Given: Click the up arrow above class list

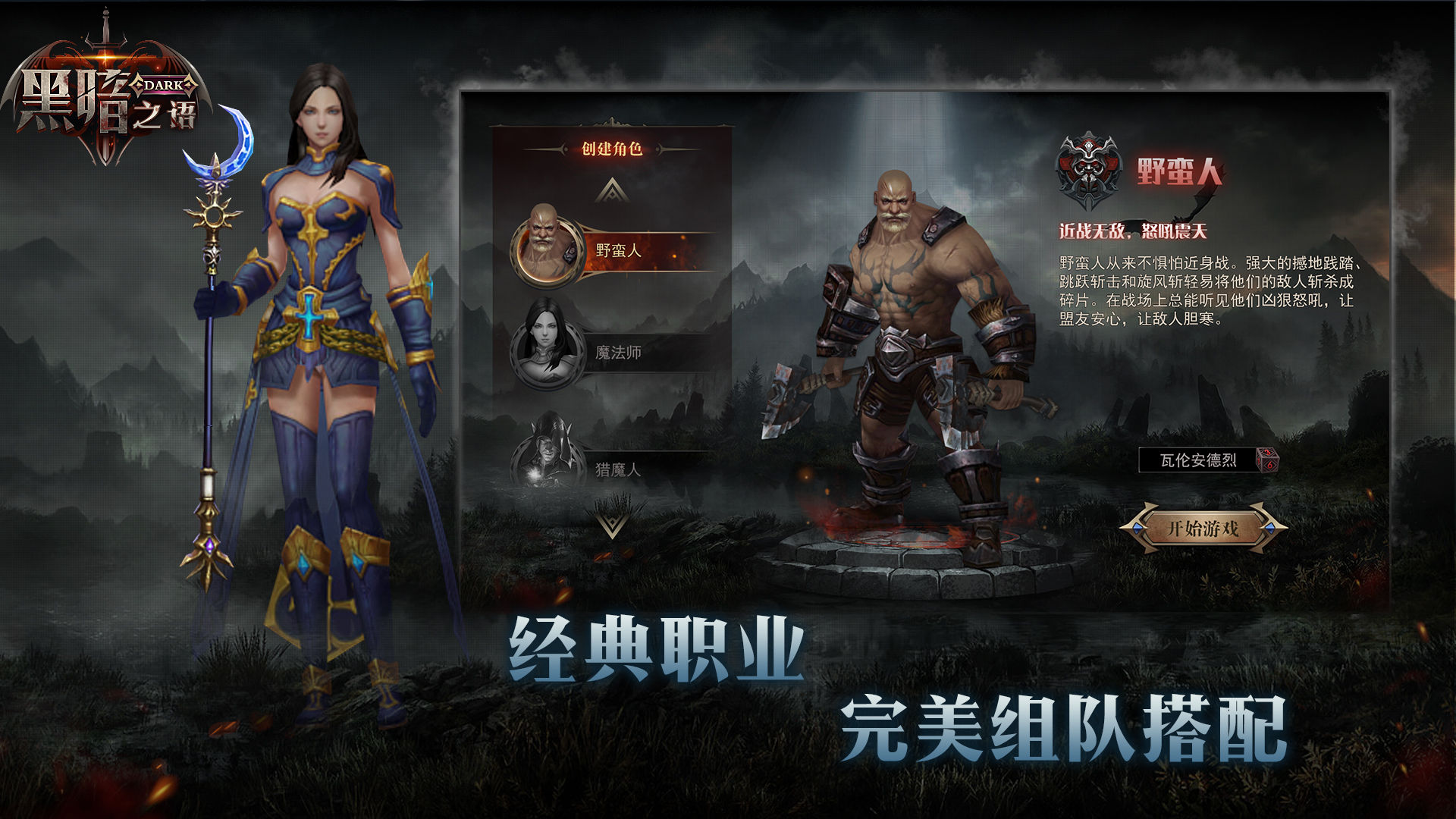Looking at the screenshot, I should 612,190.
